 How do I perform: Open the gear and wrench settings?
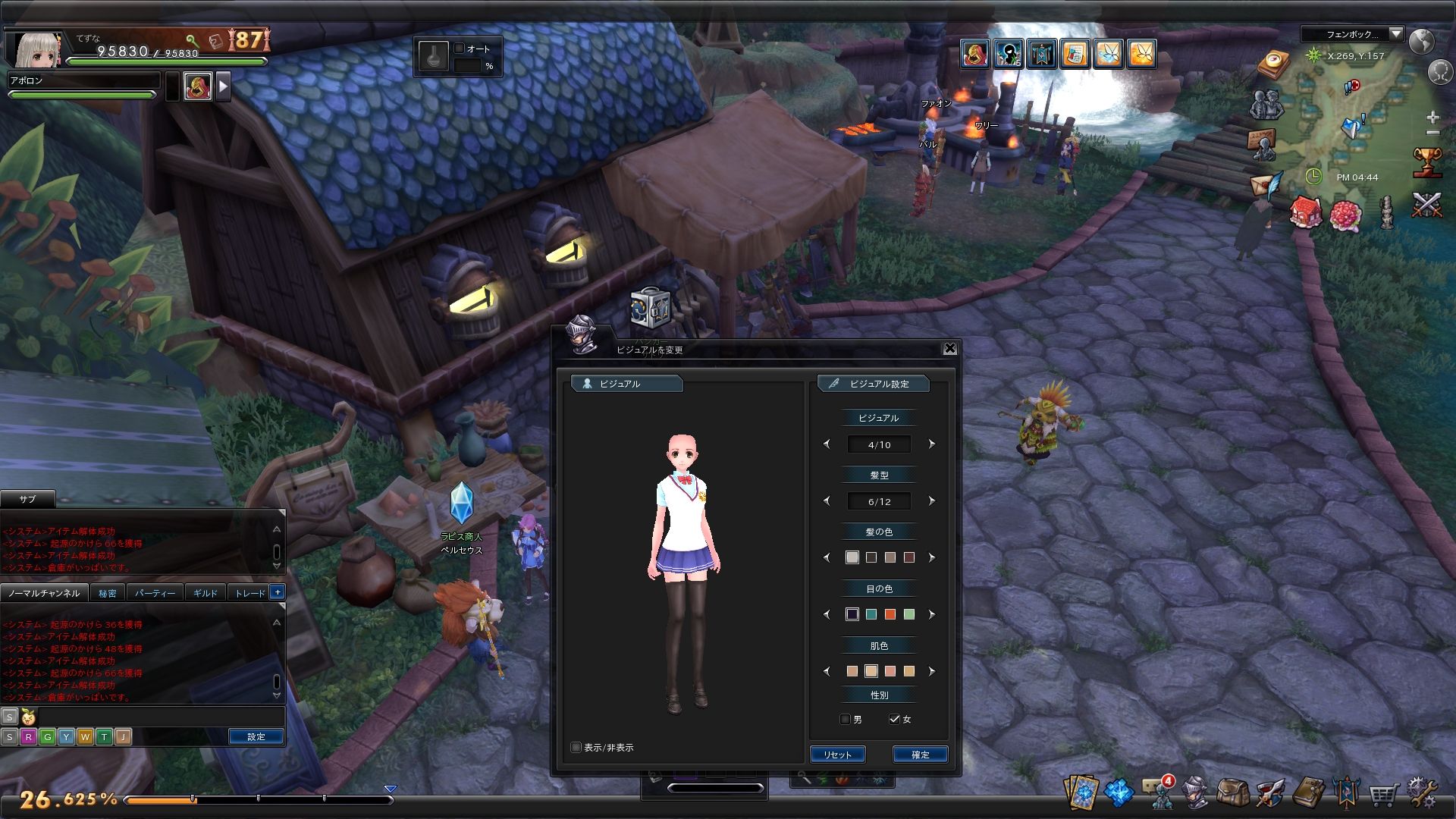1421,793
